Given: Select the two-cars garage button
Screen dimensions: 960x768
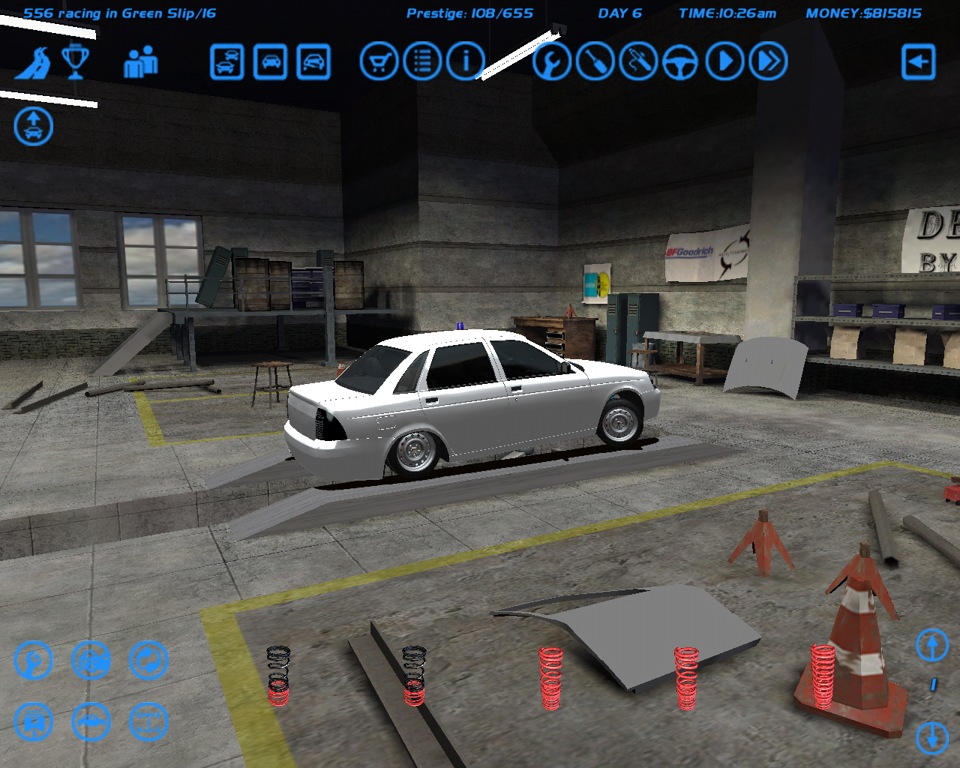Looking at the screenshot, I should coord(227,62).
